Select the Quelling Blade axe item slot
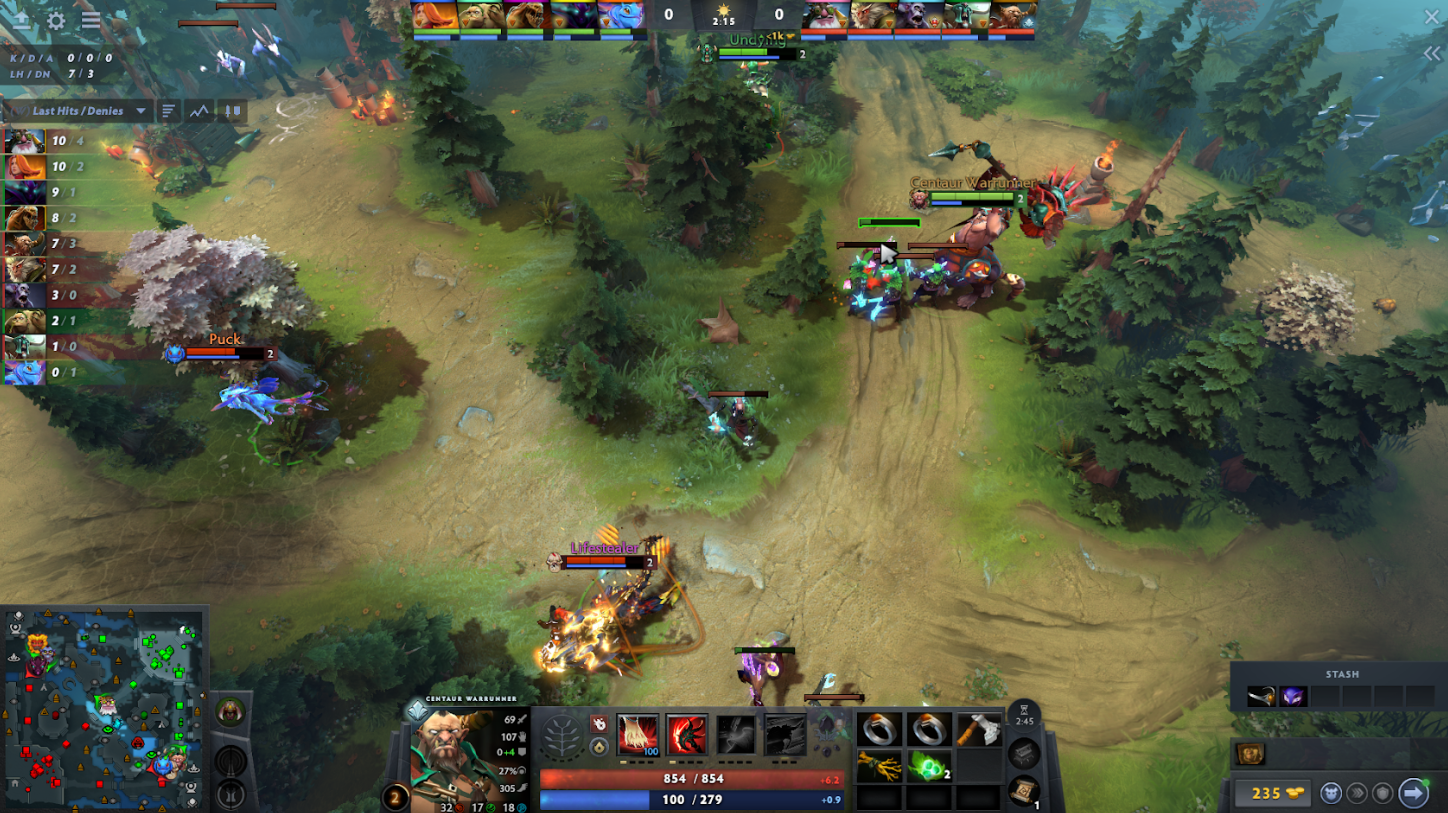 pos(978,730)
